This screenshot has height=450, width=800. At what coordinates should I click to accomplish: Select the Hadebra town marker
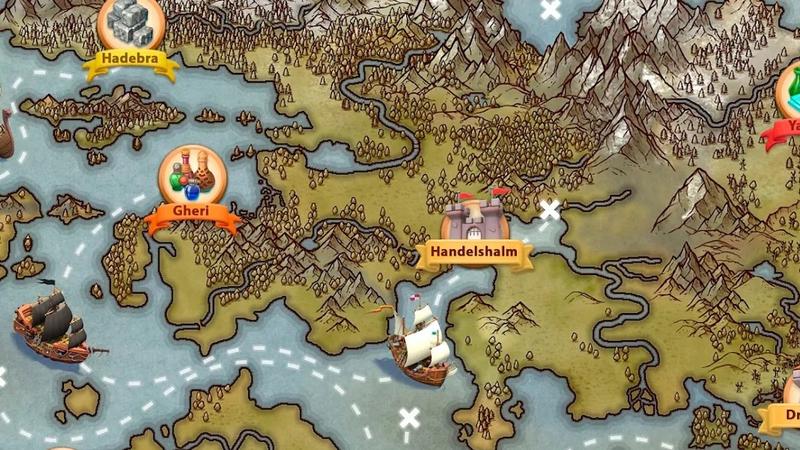131,25
